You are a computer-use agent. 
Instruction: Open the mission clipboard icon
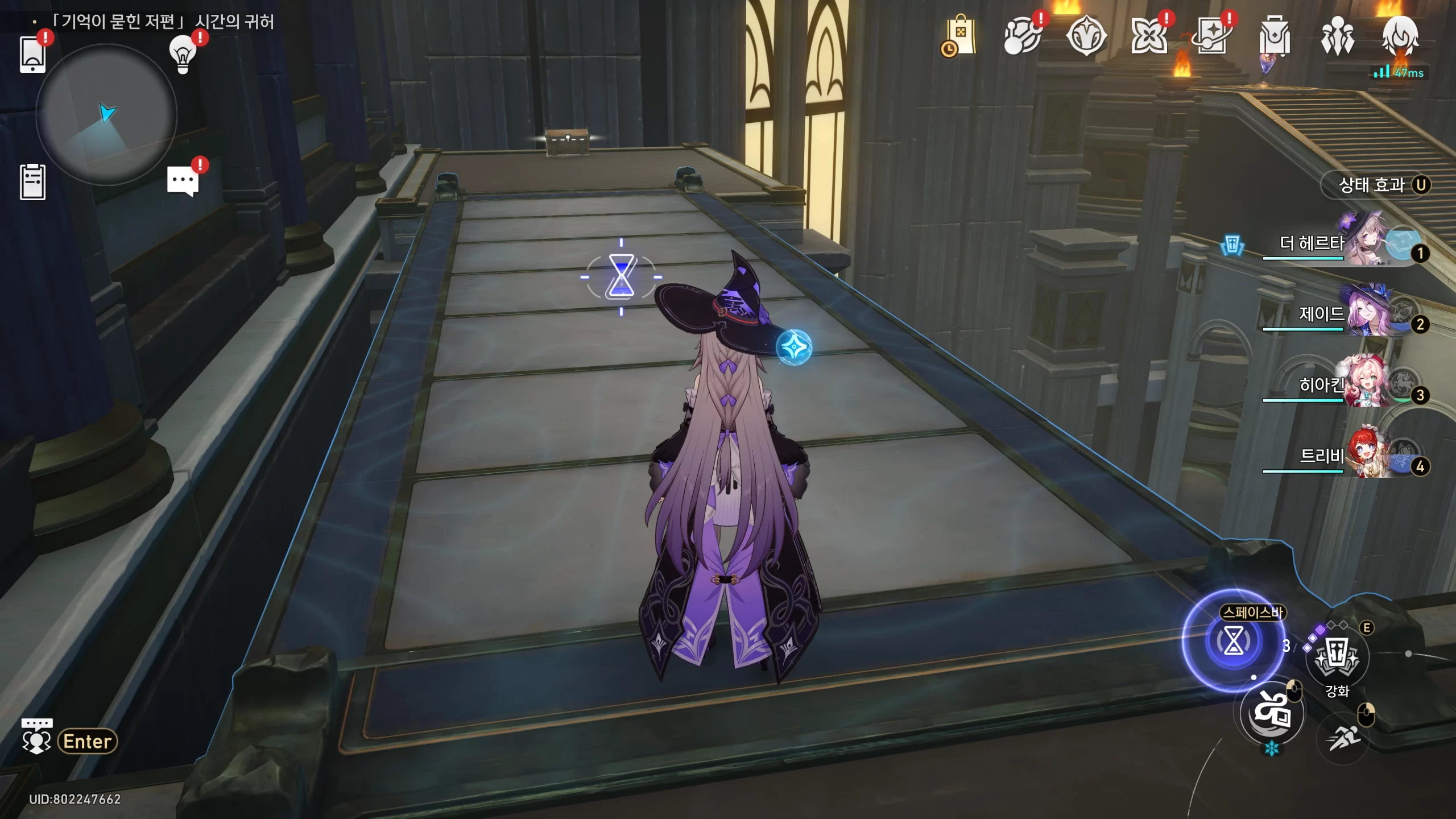click(x=32, y=182)
